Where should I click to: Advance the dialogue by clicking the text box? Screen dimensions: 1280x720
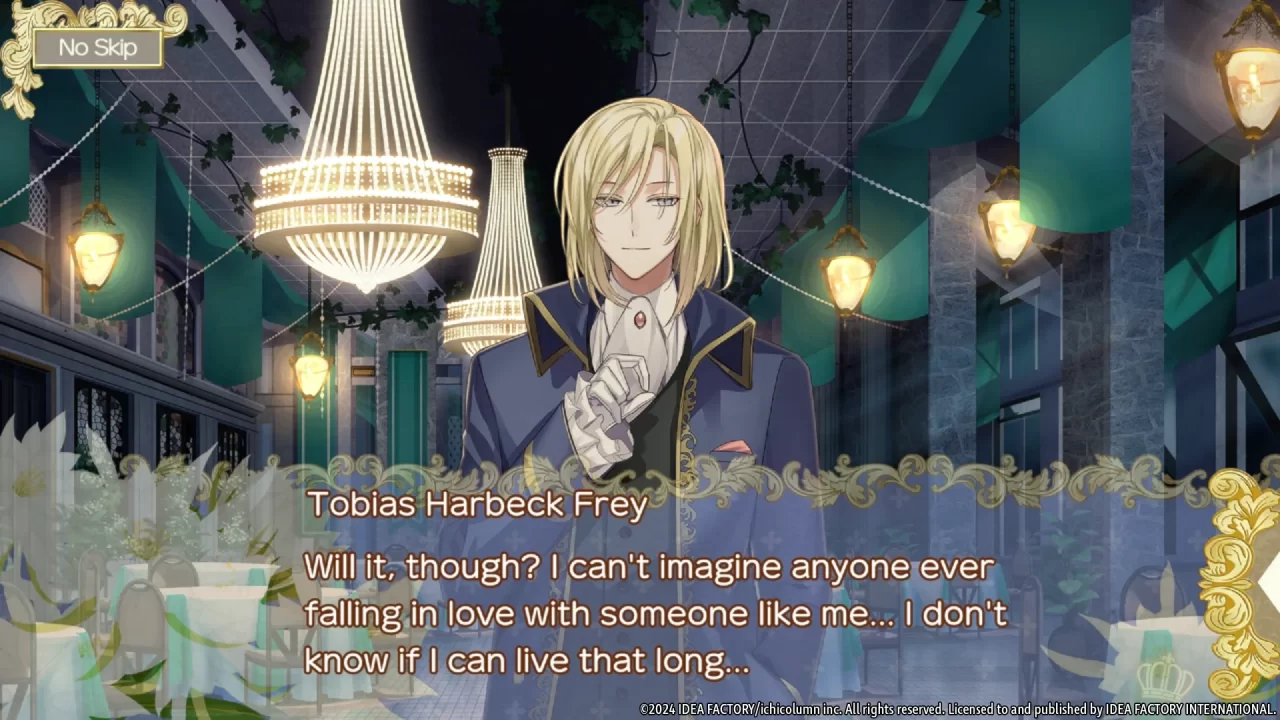pyautogui.click(x=640, y=610)
